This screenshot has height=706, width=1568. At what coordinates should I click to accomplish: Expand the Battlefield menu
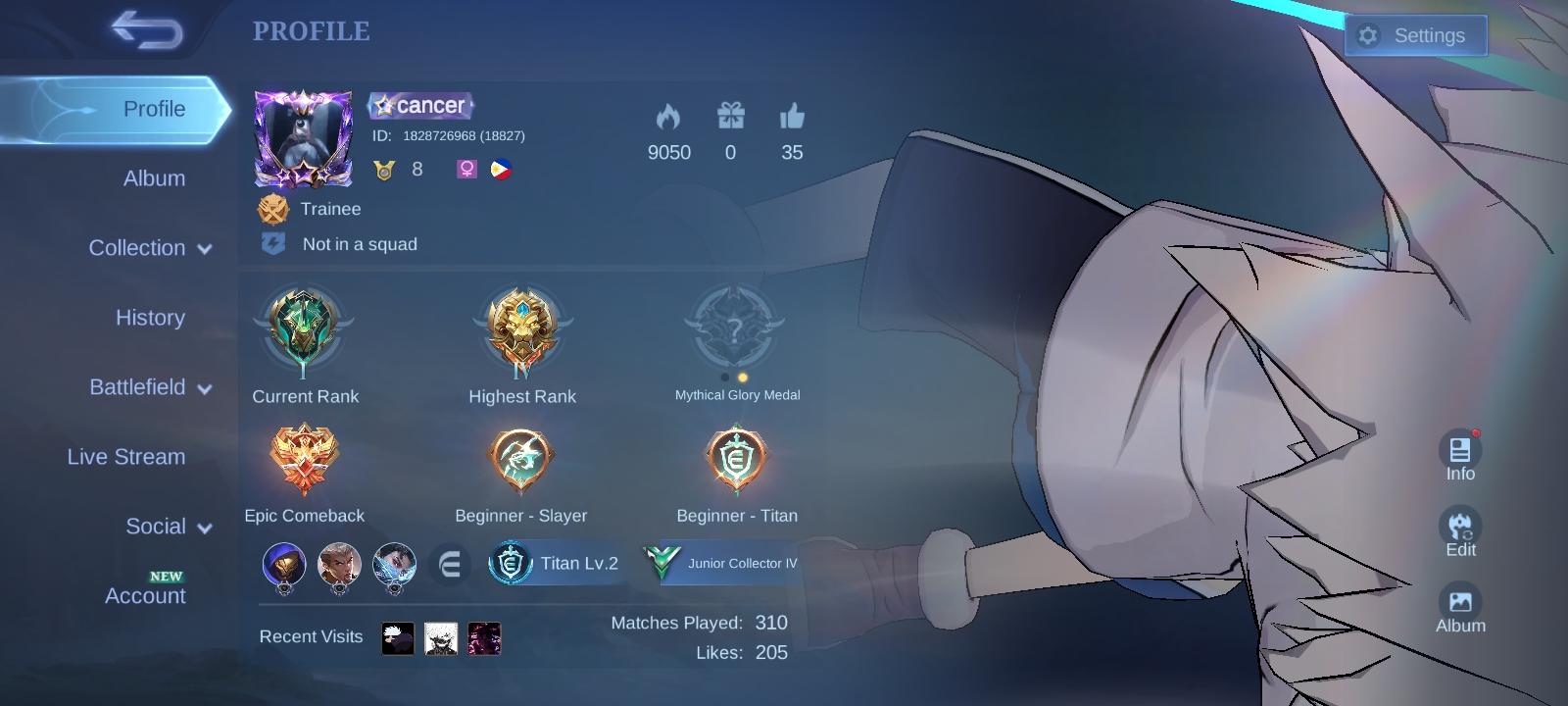tap(149, 387)
